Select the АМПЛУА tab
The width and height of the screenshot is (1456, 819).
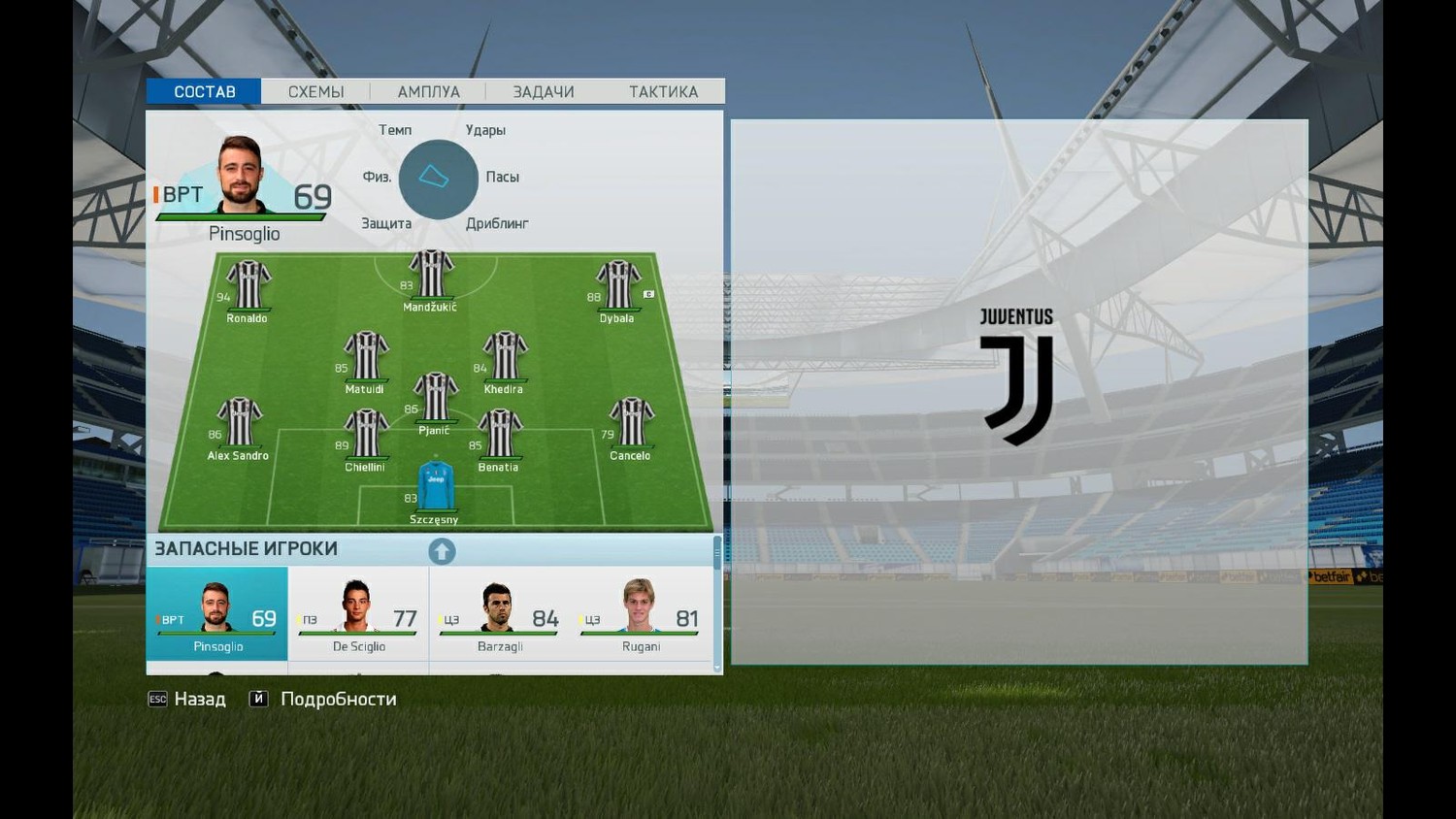(428, 91)
